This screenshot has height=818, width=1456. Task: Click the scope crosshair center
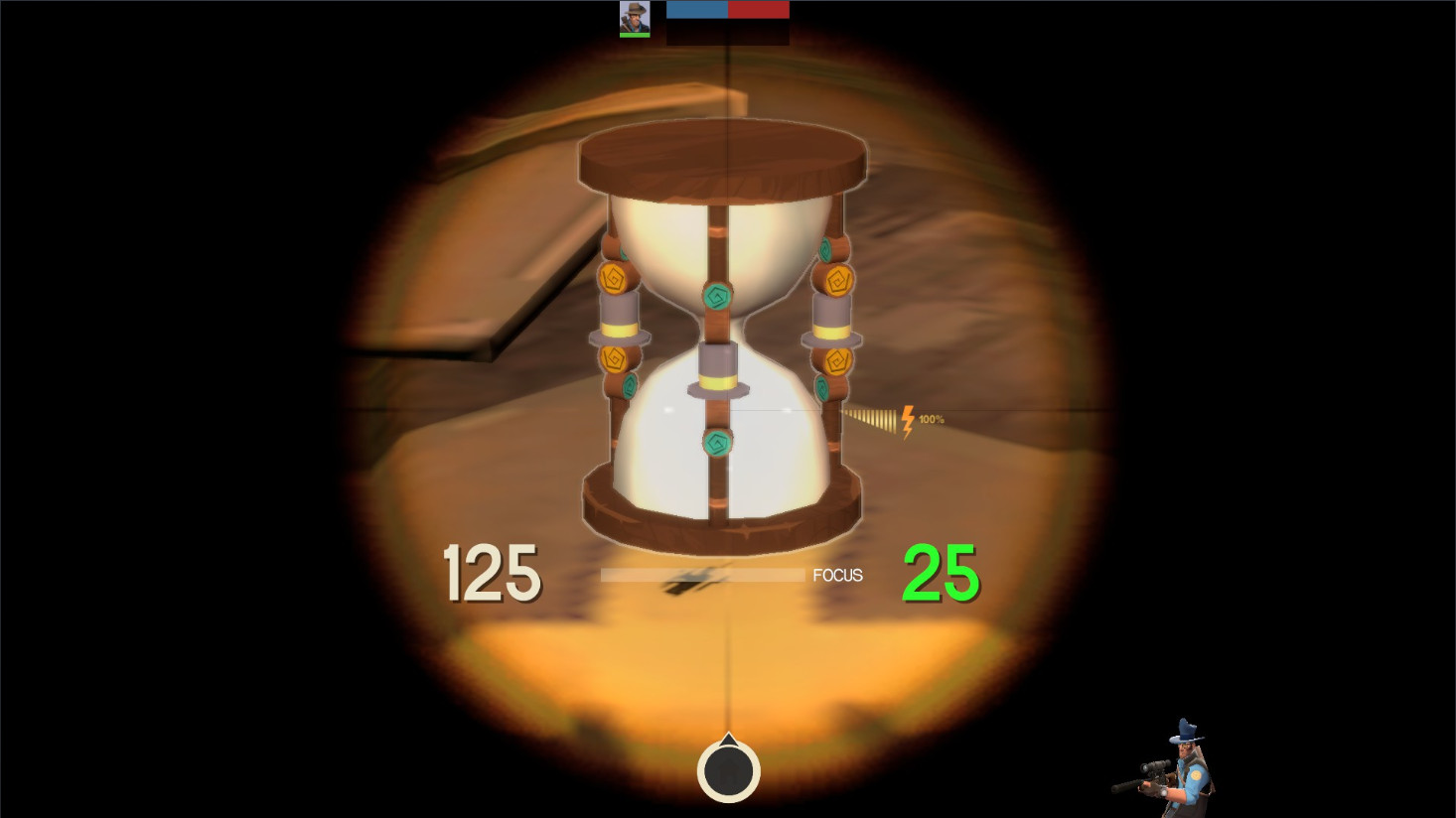pyautogui.click(x=728, y=407)
